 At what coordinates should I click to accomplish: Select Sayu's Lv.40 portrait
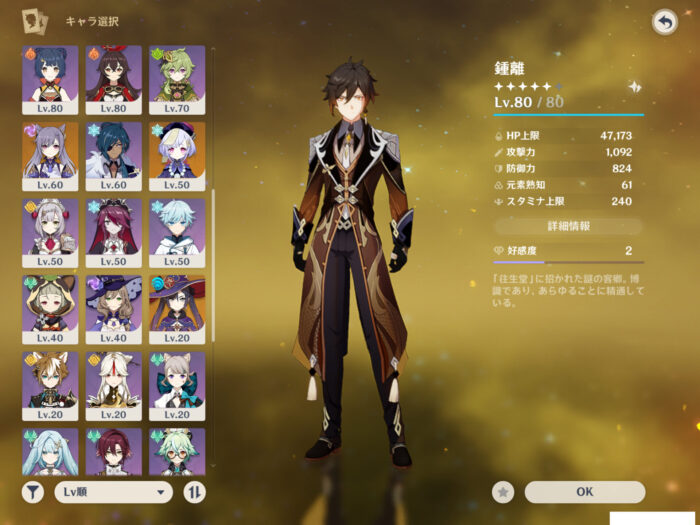click(x=50, y=310)
